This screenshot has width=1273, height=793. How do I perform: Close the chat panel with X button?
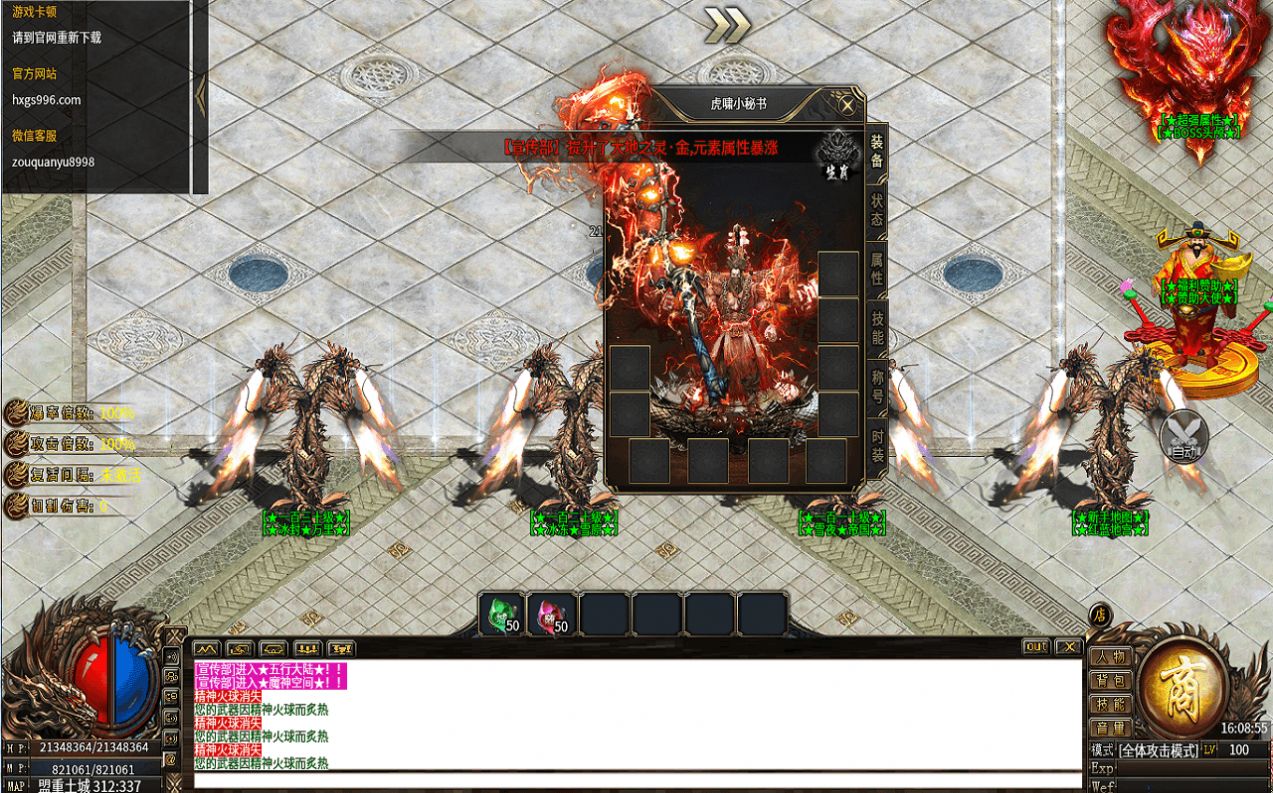tap(1067, 647)
